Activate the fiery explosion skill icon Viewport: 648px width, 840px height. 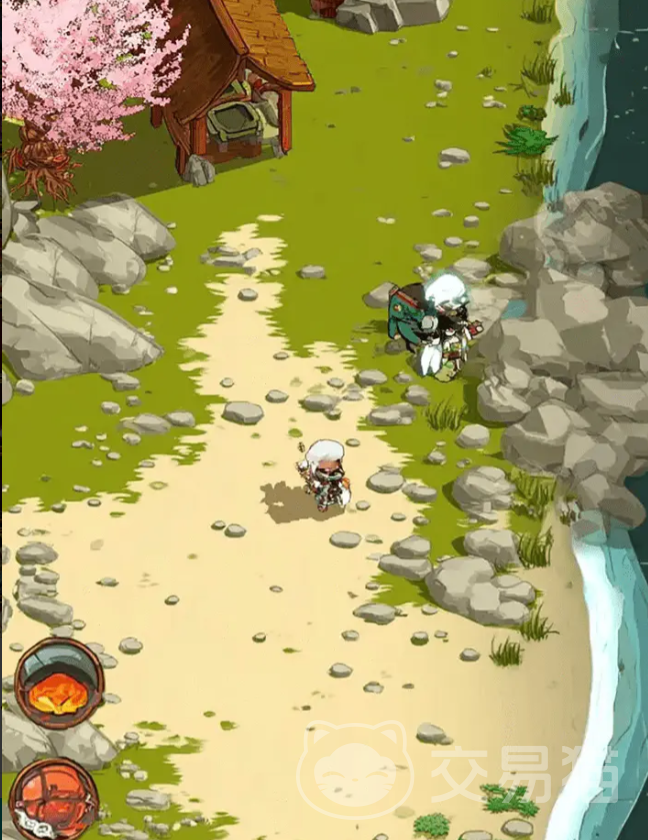click(x=59, y=683)
